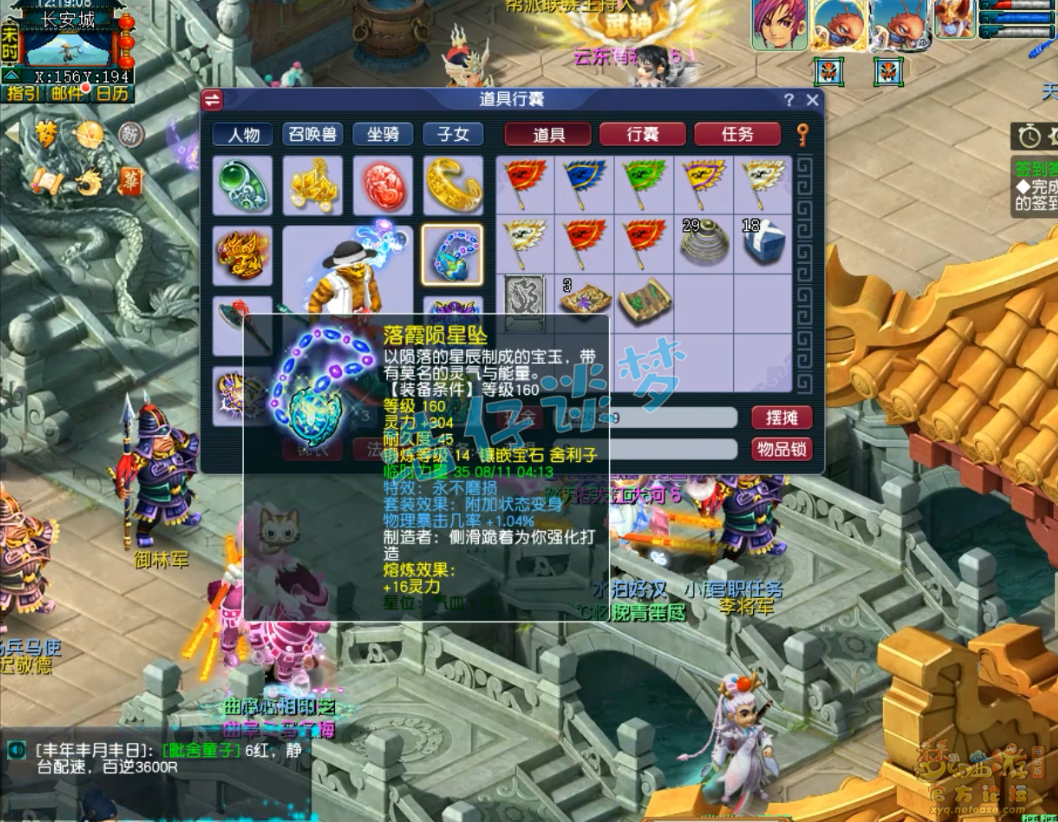
Task: Open the 物品锁 item lock
Action: 781,449
